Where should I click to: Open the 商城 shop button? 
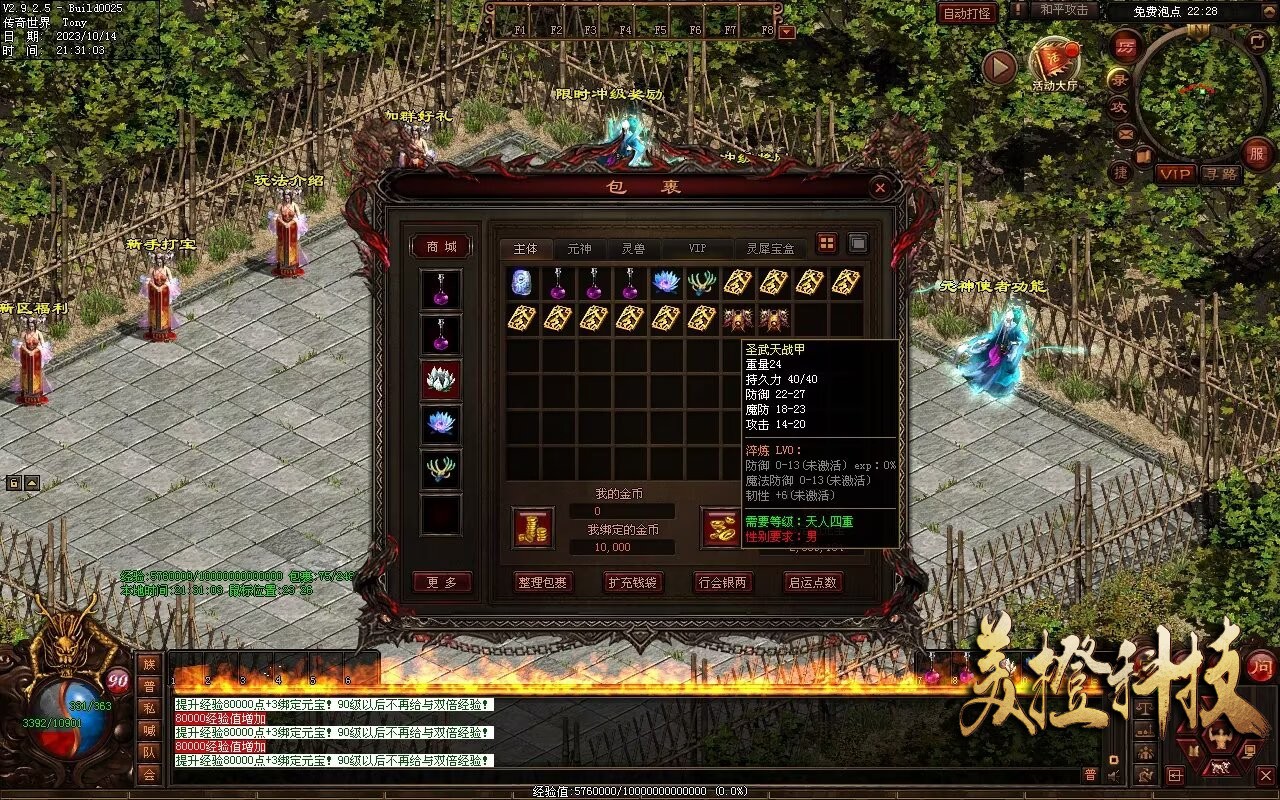pos(441,246)
